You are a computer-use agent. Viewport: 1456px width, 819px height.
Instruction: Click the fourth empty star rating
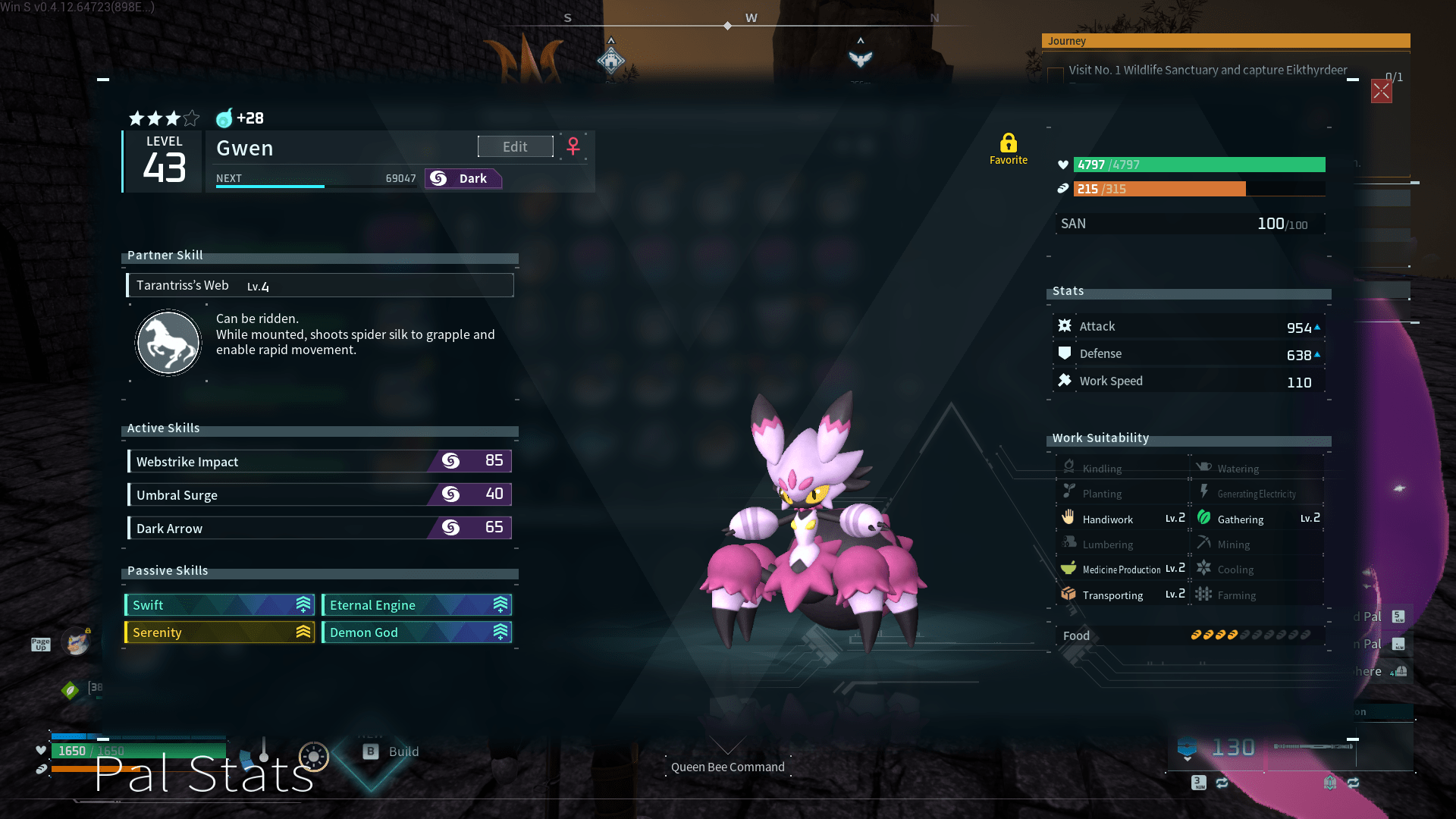click(x=190, y=118)
